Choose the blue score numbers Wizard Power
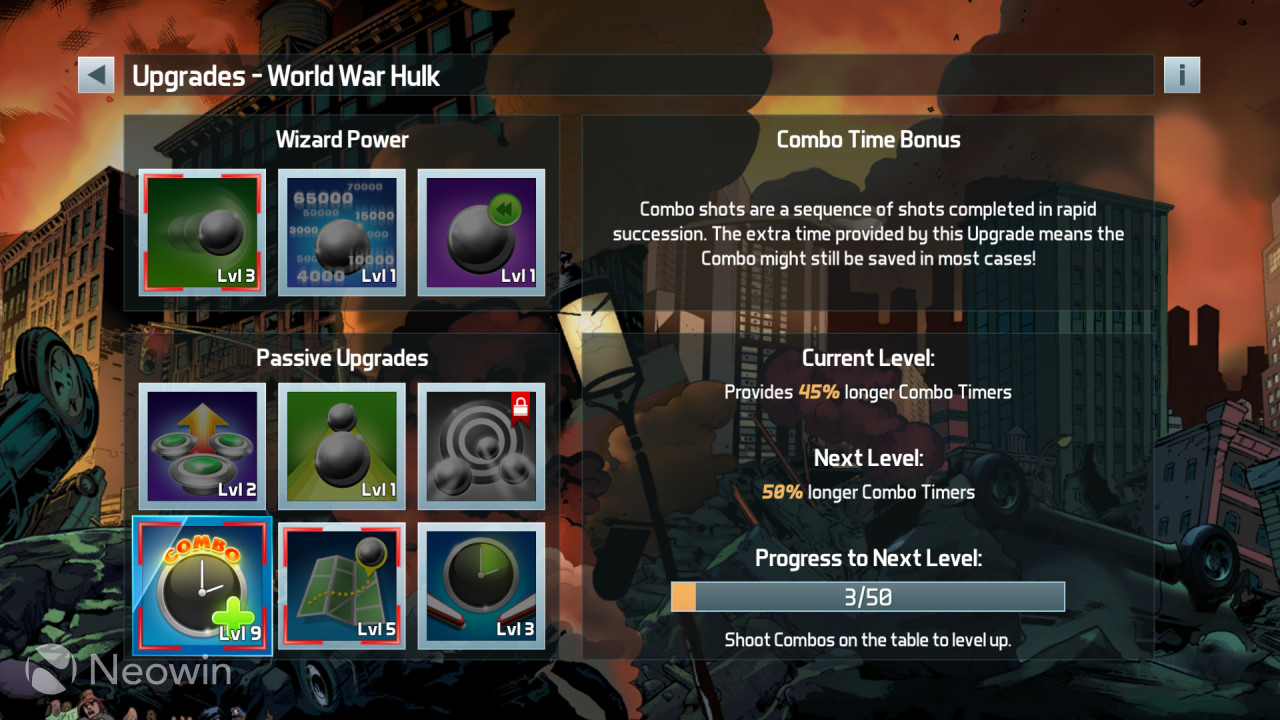The image size is (1280, 720). 342,232
